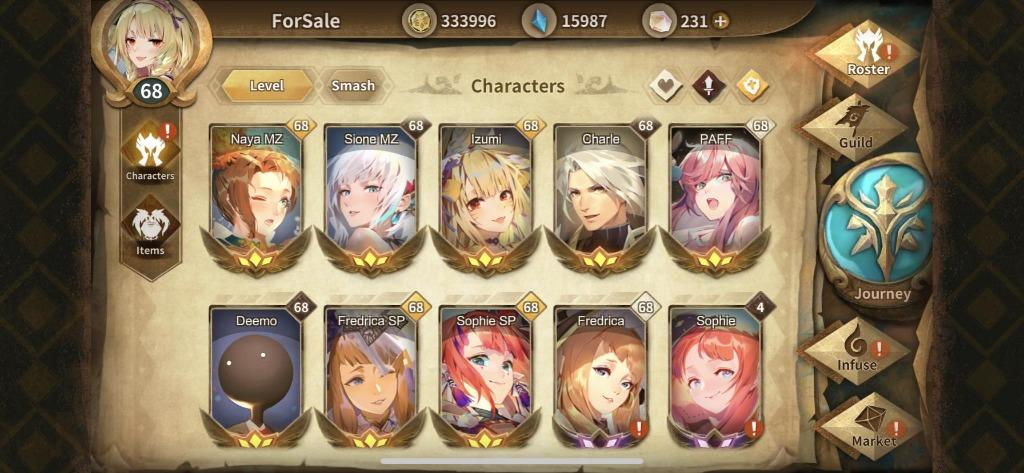Toggle the heart filter icon
This screenshot has width=1024, height=473.
(x=665, y=86)
